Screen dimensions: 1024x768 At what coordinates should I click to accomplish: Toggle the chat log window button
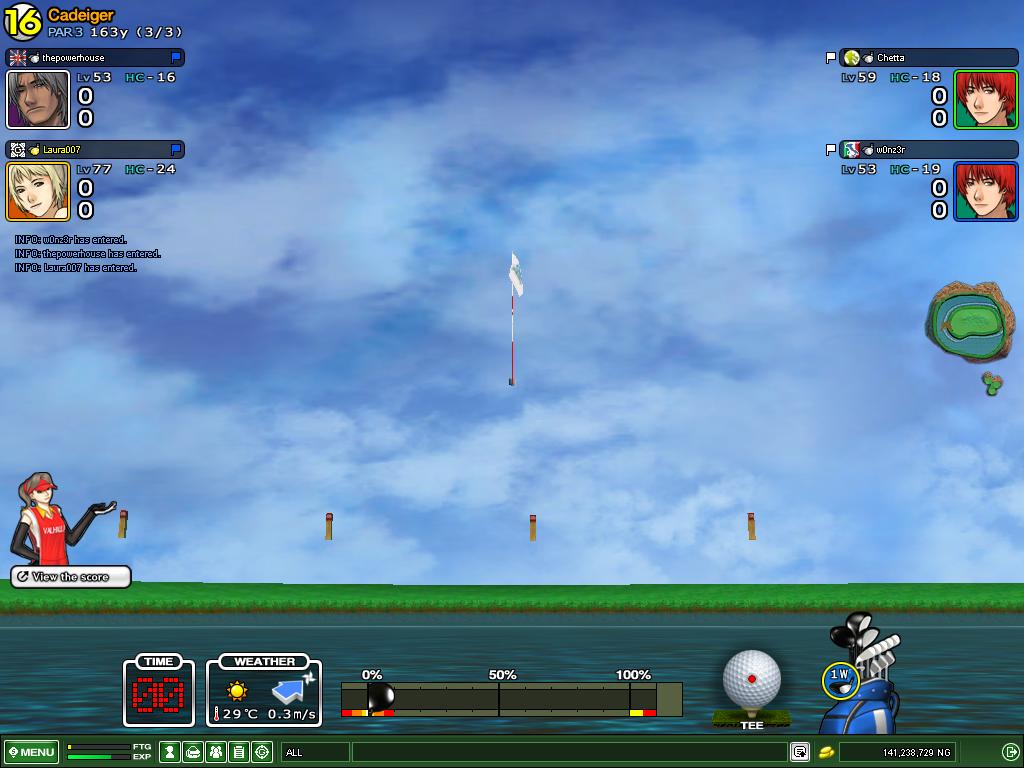click(x=800, y=752)
